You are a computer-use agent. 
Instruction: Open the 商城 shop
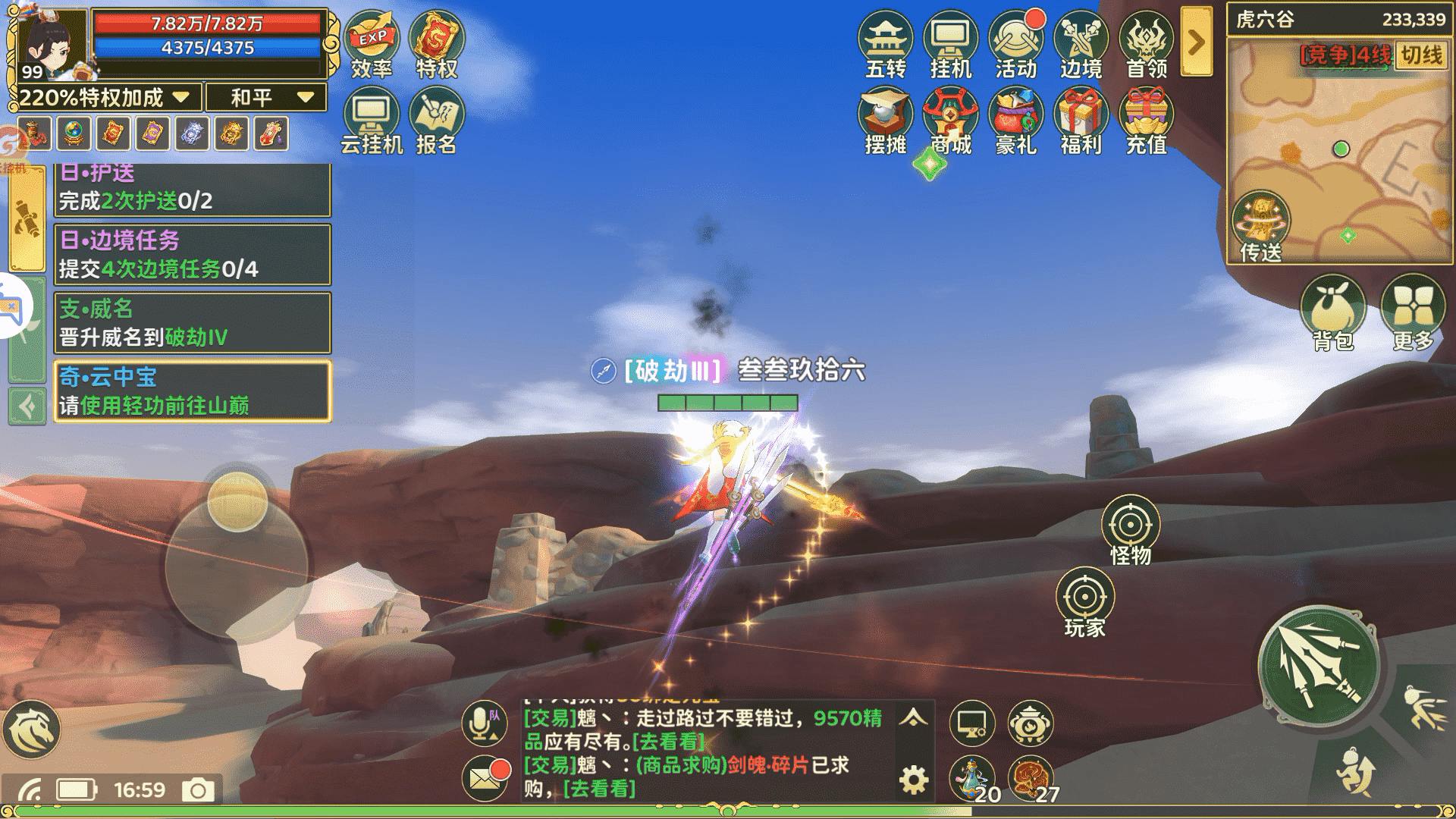point(950,121)
